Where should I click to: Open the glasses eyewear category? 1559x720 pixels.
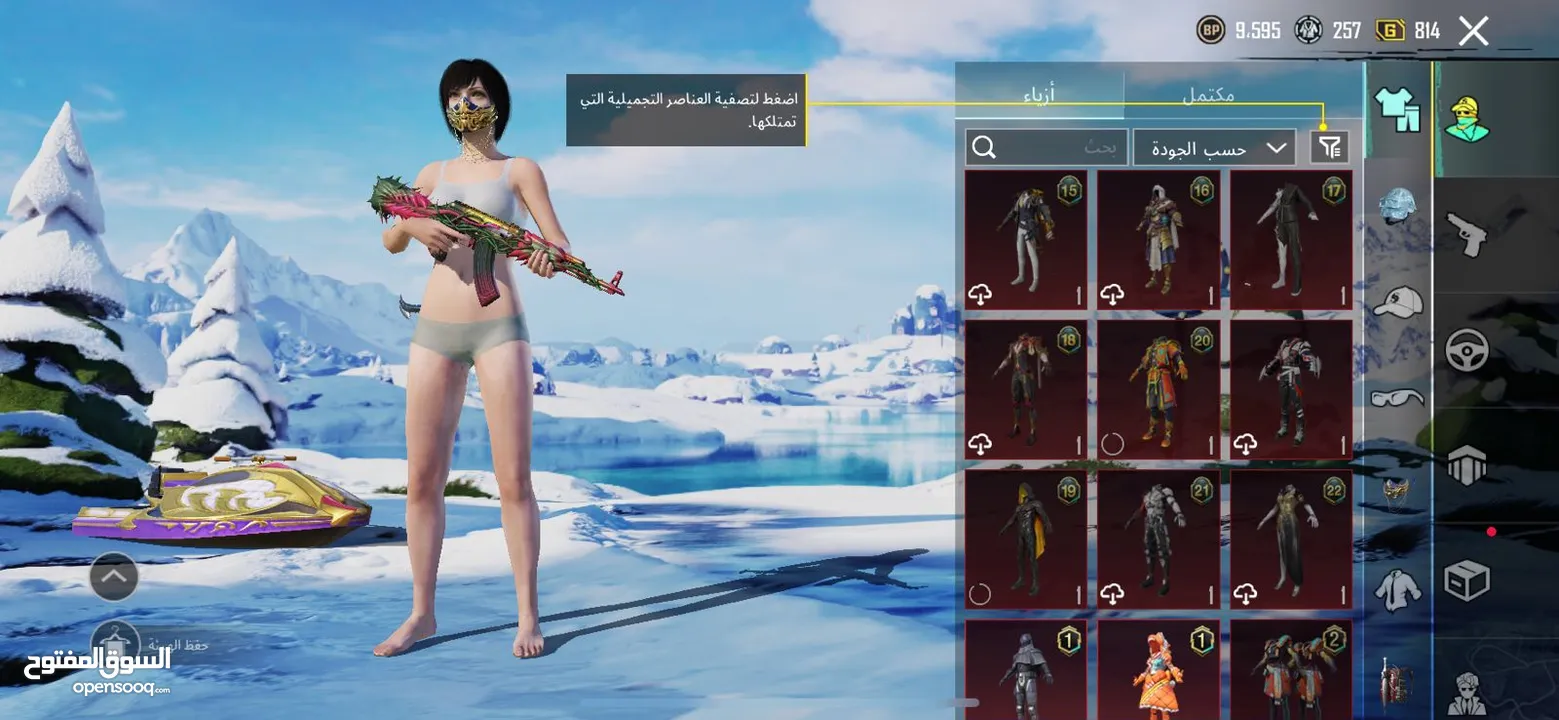point(1398,397)
